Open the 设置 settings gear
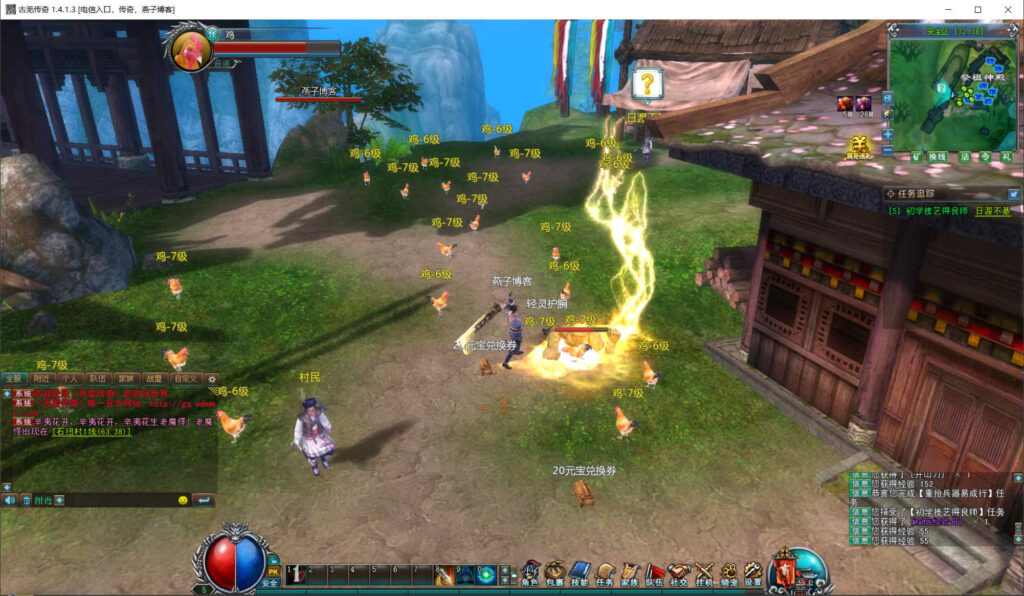The image size is (1024, 596). pos(753,573)
